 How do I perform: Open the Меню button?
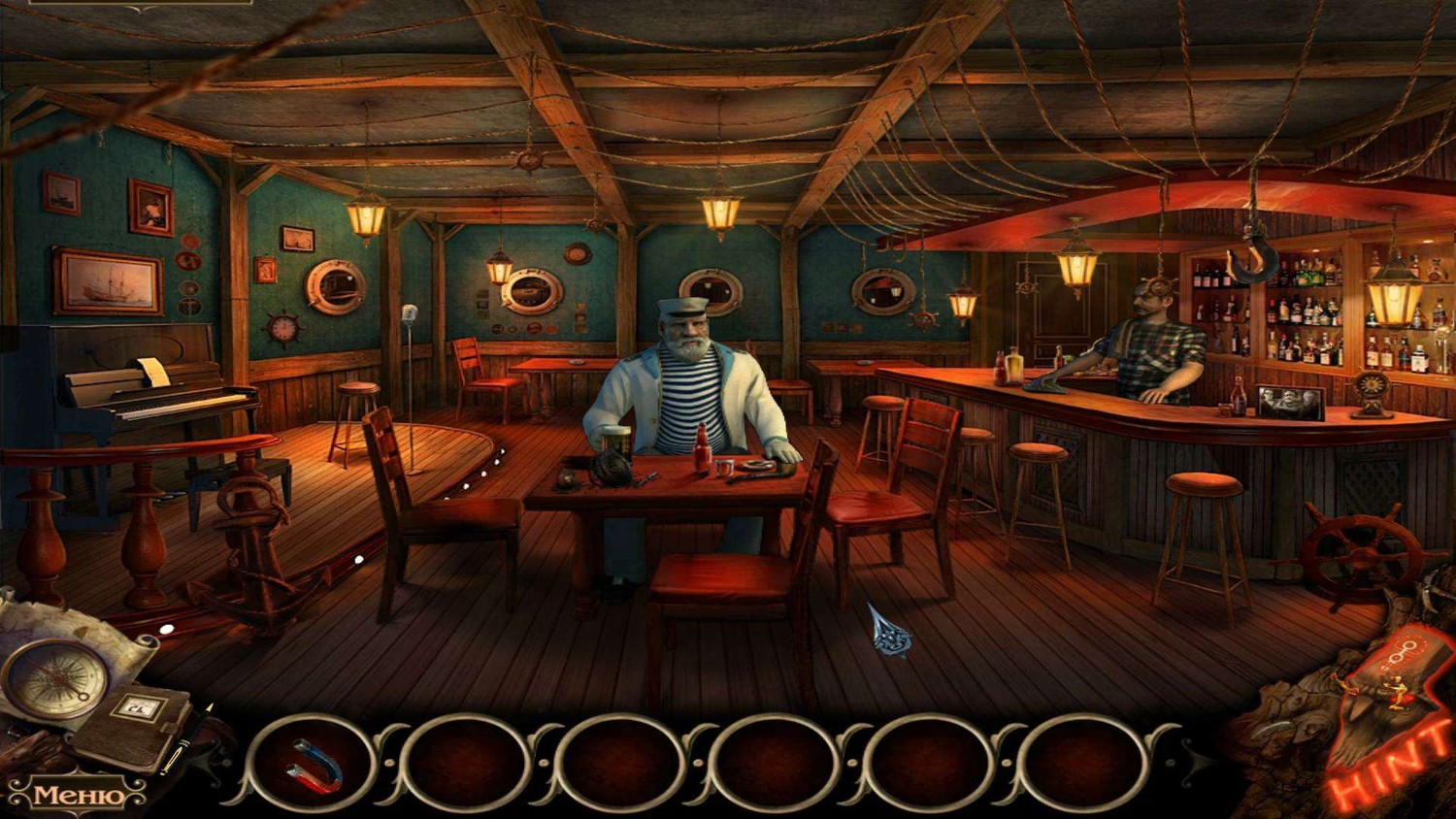(x=78, y=796)
